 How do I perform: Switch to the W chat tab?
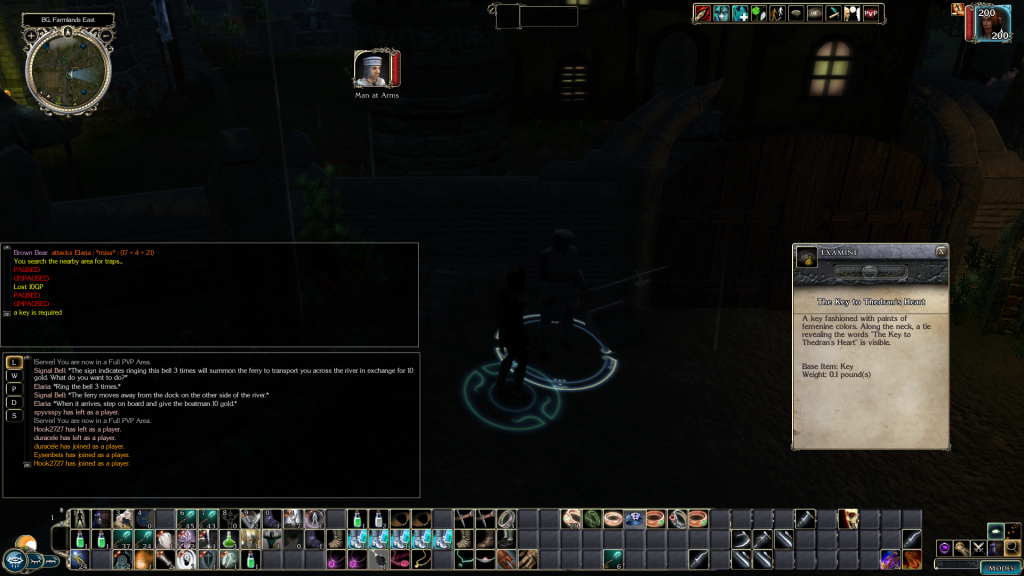[15, 375]
